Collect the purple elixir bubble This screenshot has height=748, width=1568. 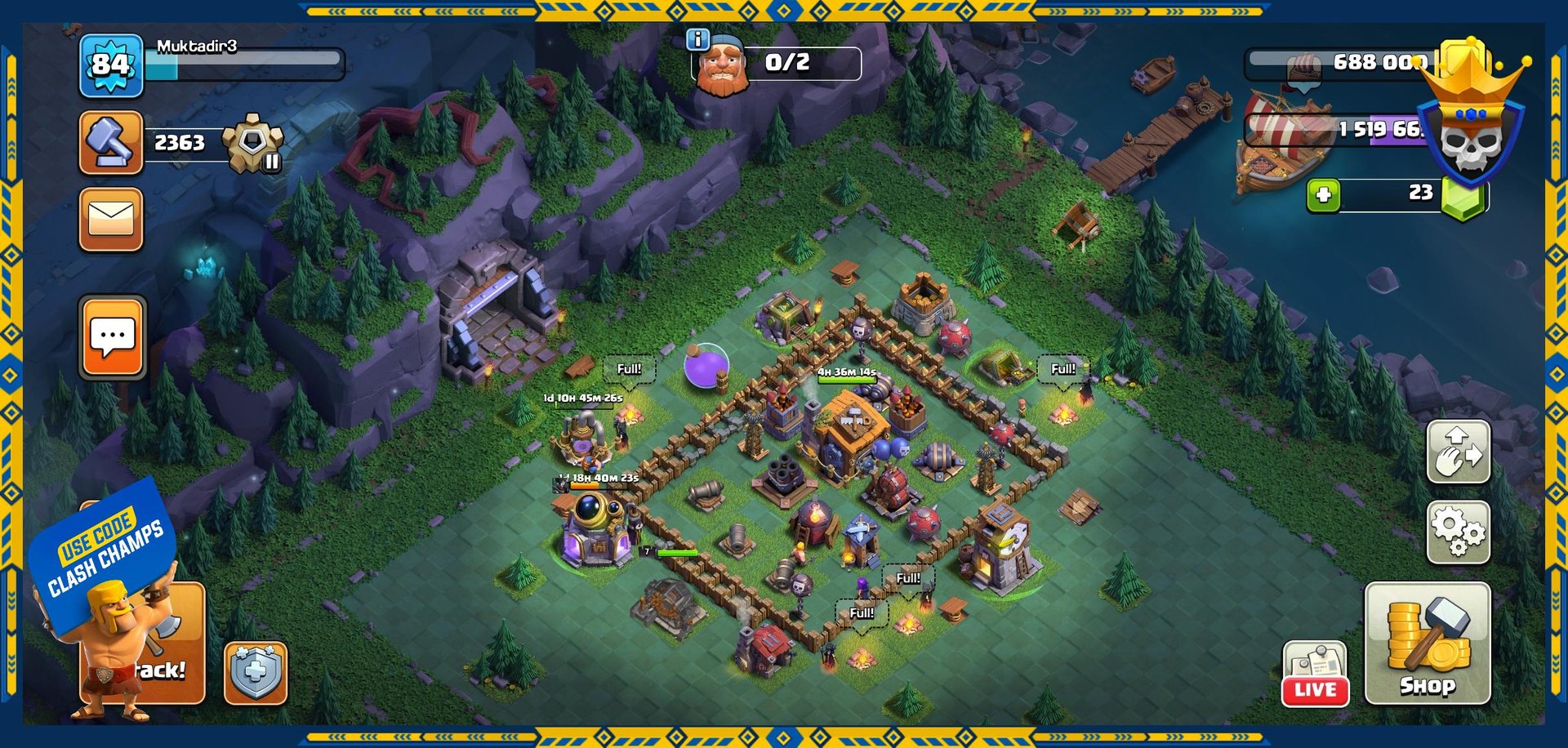click(x=706, y=367)
